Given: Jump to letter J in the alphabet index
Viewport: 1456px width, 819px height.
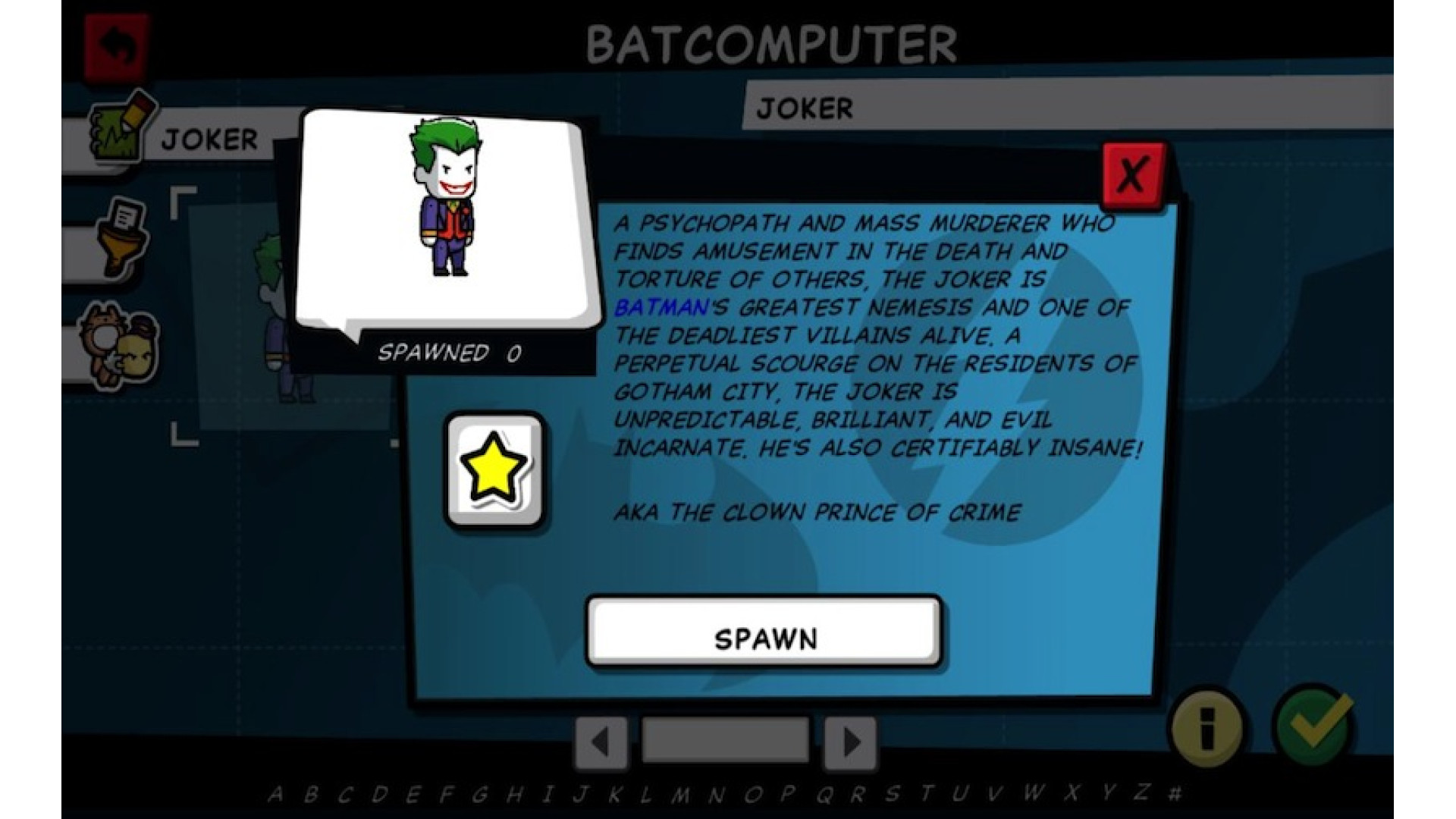Looking at the screenshot, I should coord(581,794).
